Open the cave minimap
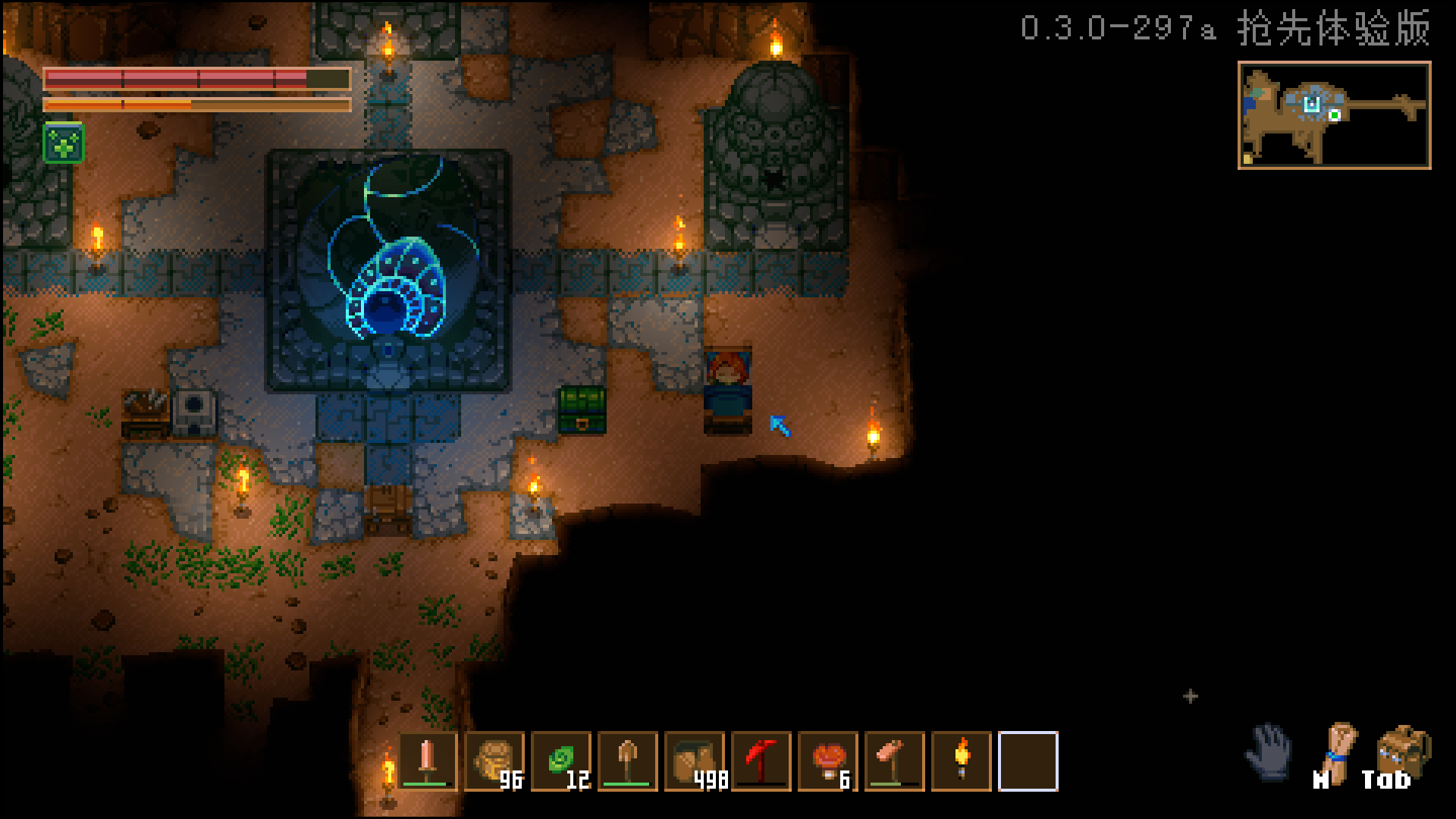 (x=1334, y=115)
